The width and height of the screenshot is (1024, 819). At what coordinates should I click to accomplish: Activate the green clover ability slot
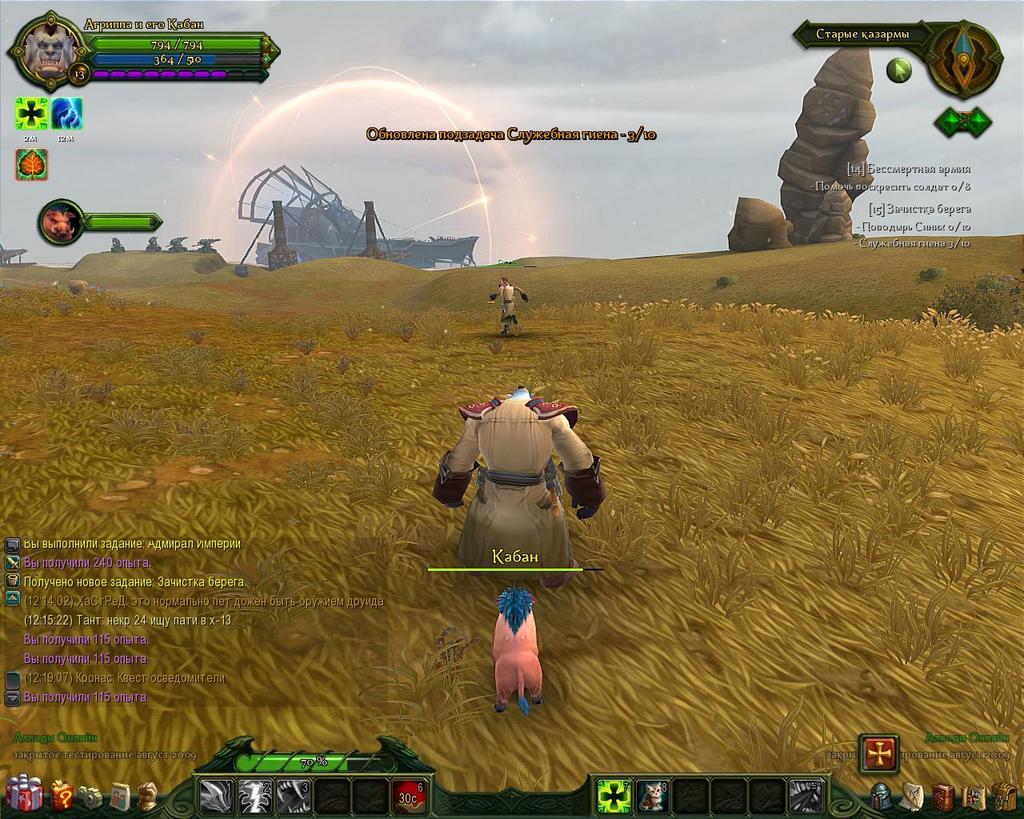pyautogui.click(x=613, y=797)
